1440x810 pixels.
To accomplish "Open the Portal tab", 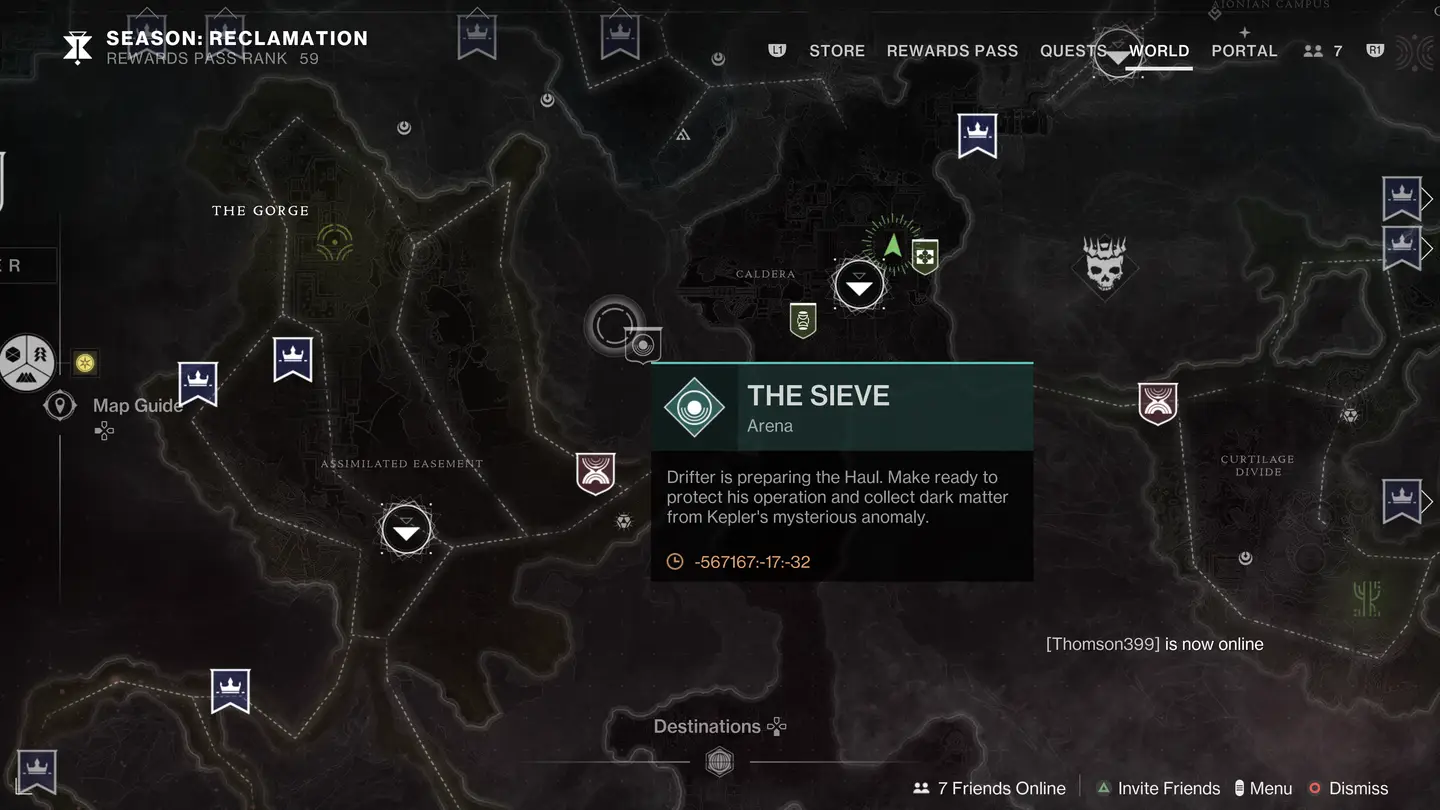I will tap(1244, 51).
